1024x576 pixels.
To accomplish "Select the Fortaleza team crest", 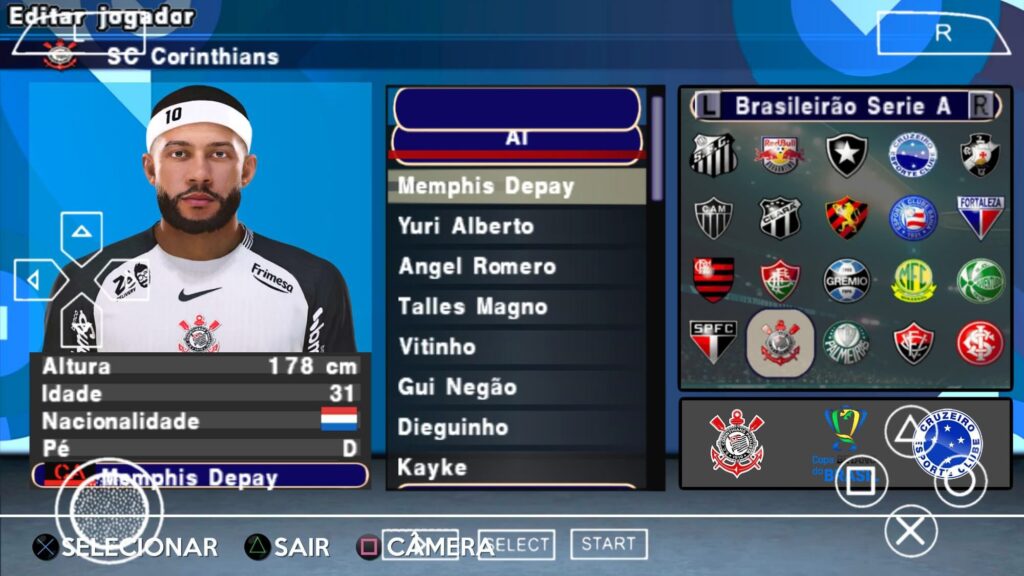I will point(980,217).
